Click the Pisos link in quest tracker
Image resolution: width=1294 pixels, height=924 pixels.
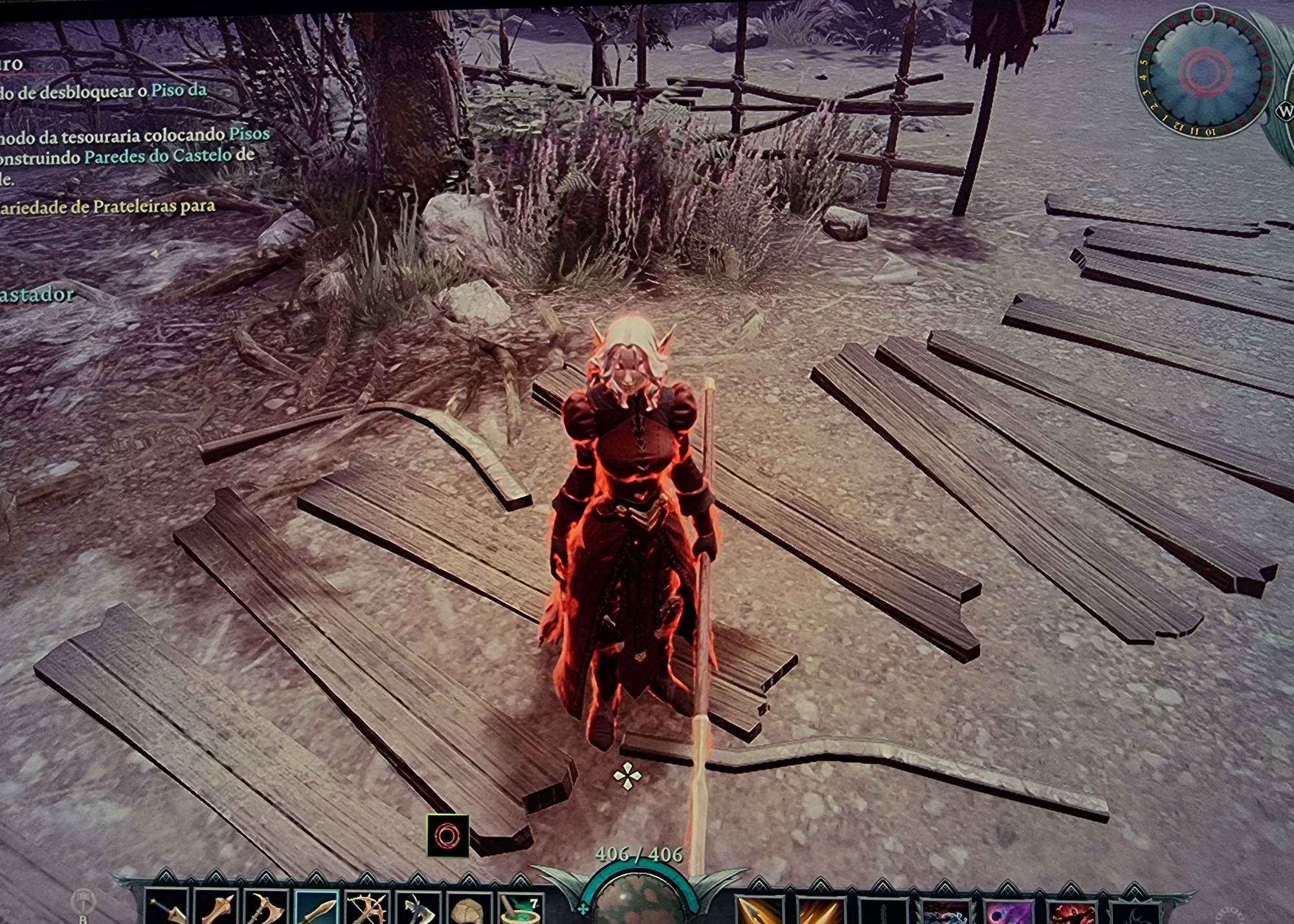point(249,134)
